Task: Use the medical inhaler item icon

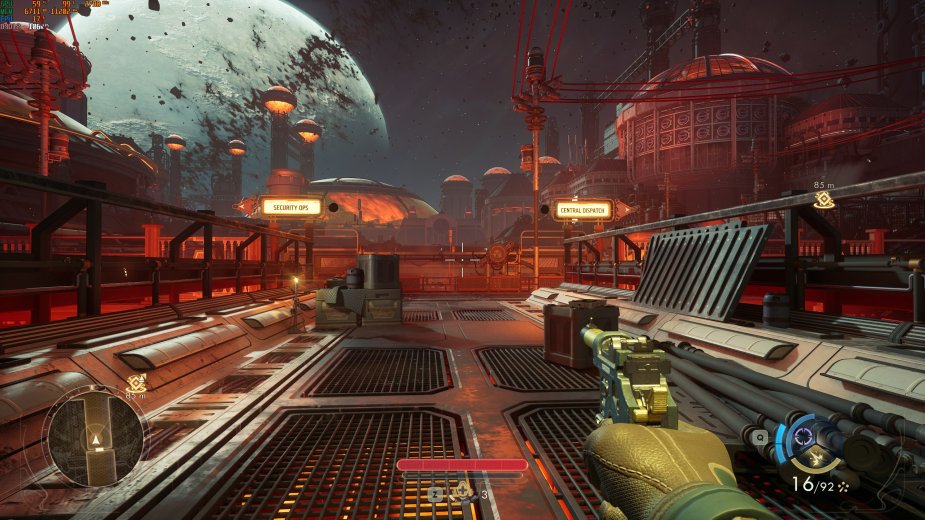Action: click(464, 491)
